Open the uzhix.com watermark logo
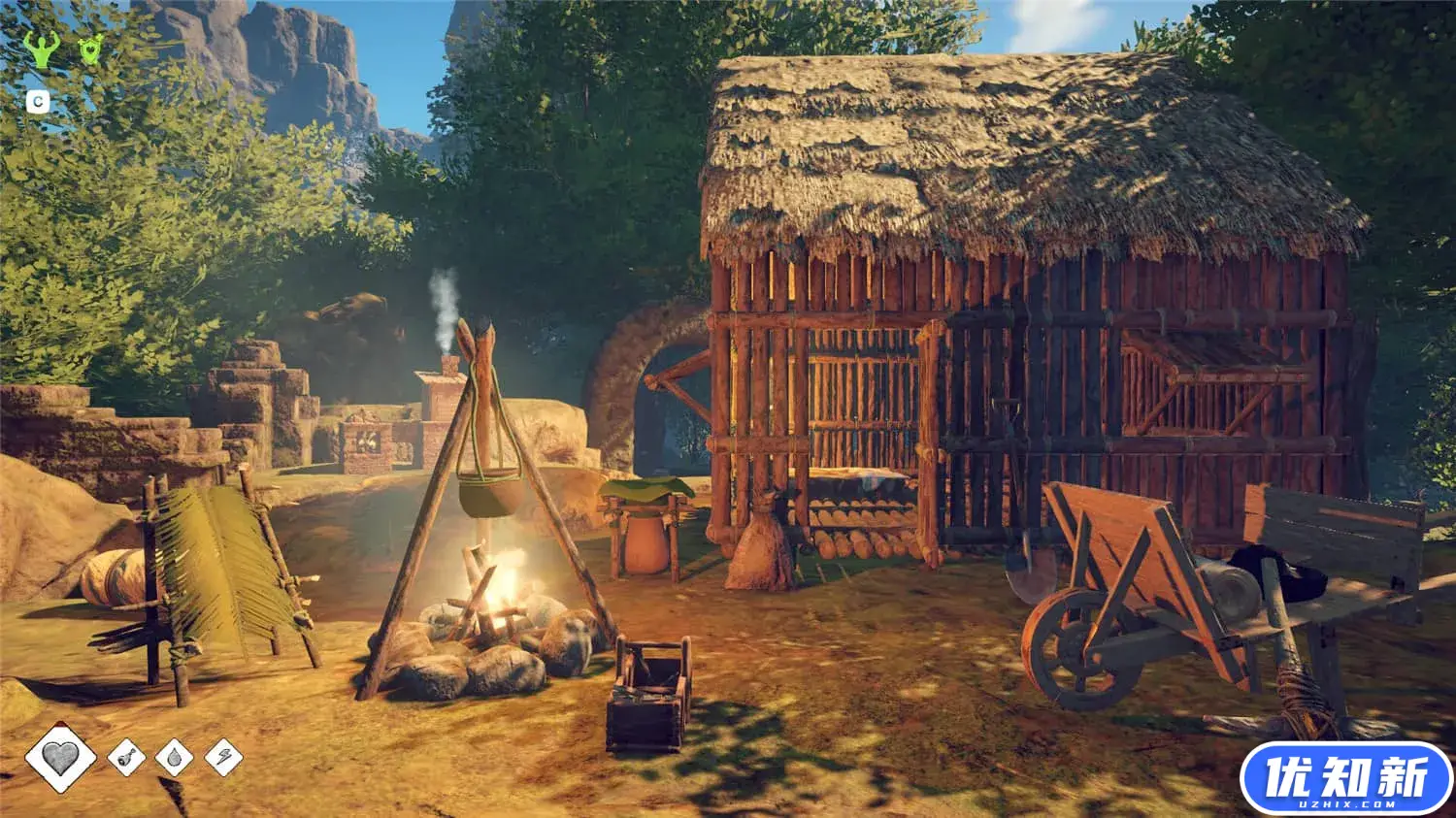Screen dimensions: 1456x818 tap(1345, 778)
